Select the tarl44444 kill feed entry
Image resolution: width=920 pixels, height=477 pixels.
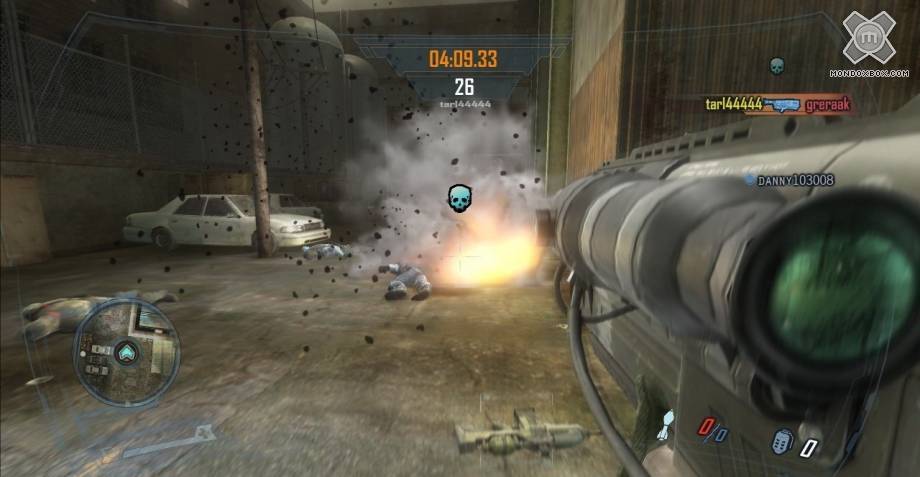pyautogui.click(x=734, y=103)
